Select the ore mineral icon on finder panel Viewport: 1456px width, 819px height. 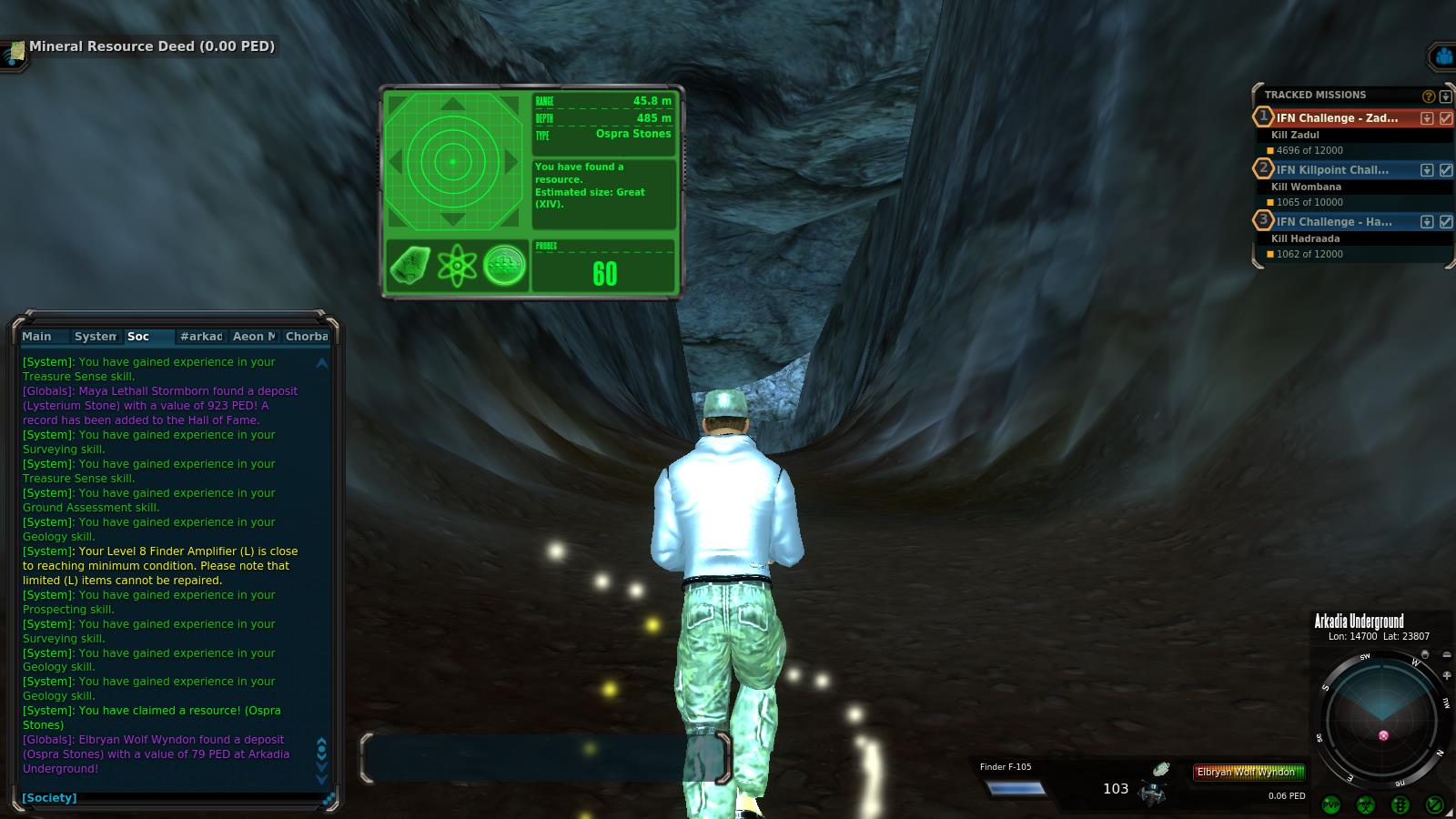410,266
